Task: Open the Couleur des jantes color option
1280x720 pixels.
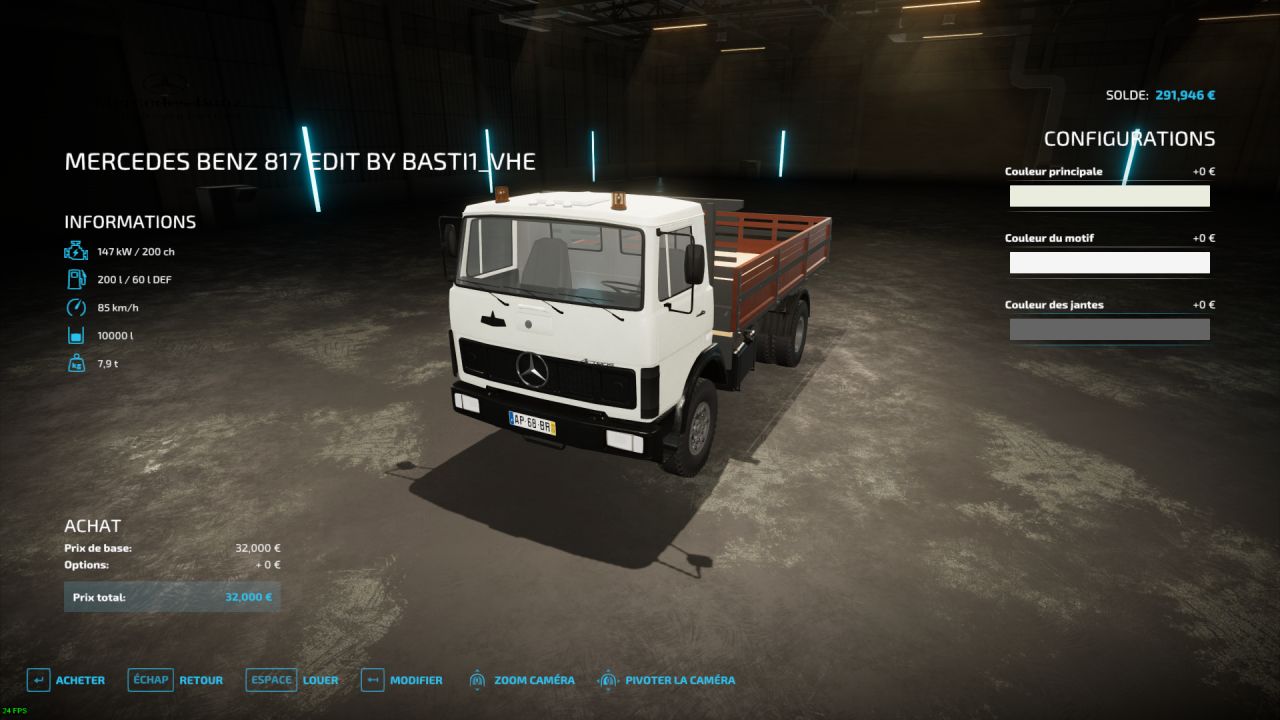Action: tap(1109, 329)
